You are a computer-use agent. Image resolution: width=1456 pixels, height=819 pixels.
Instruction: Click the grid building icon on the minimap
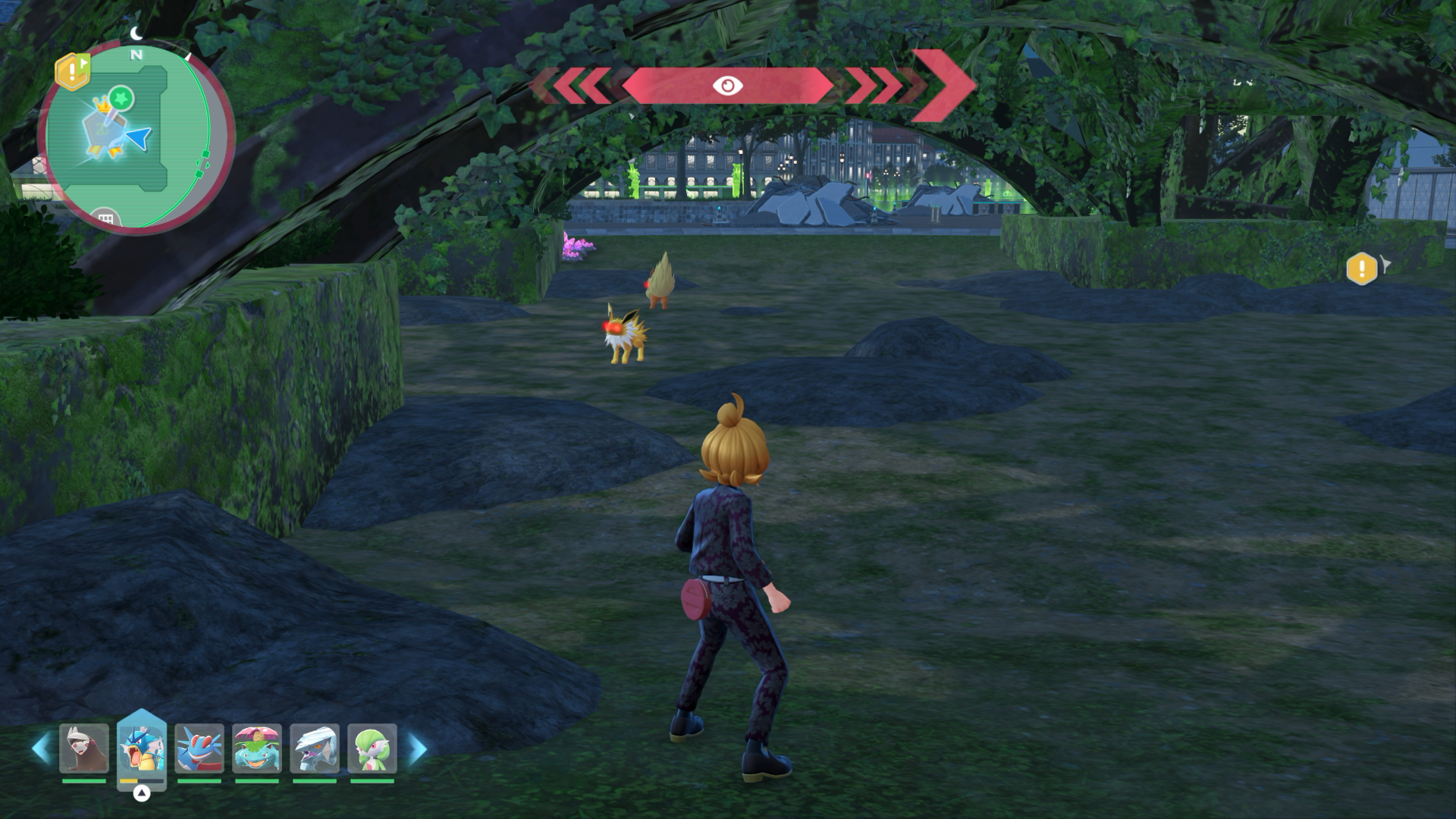pos(106,219)
